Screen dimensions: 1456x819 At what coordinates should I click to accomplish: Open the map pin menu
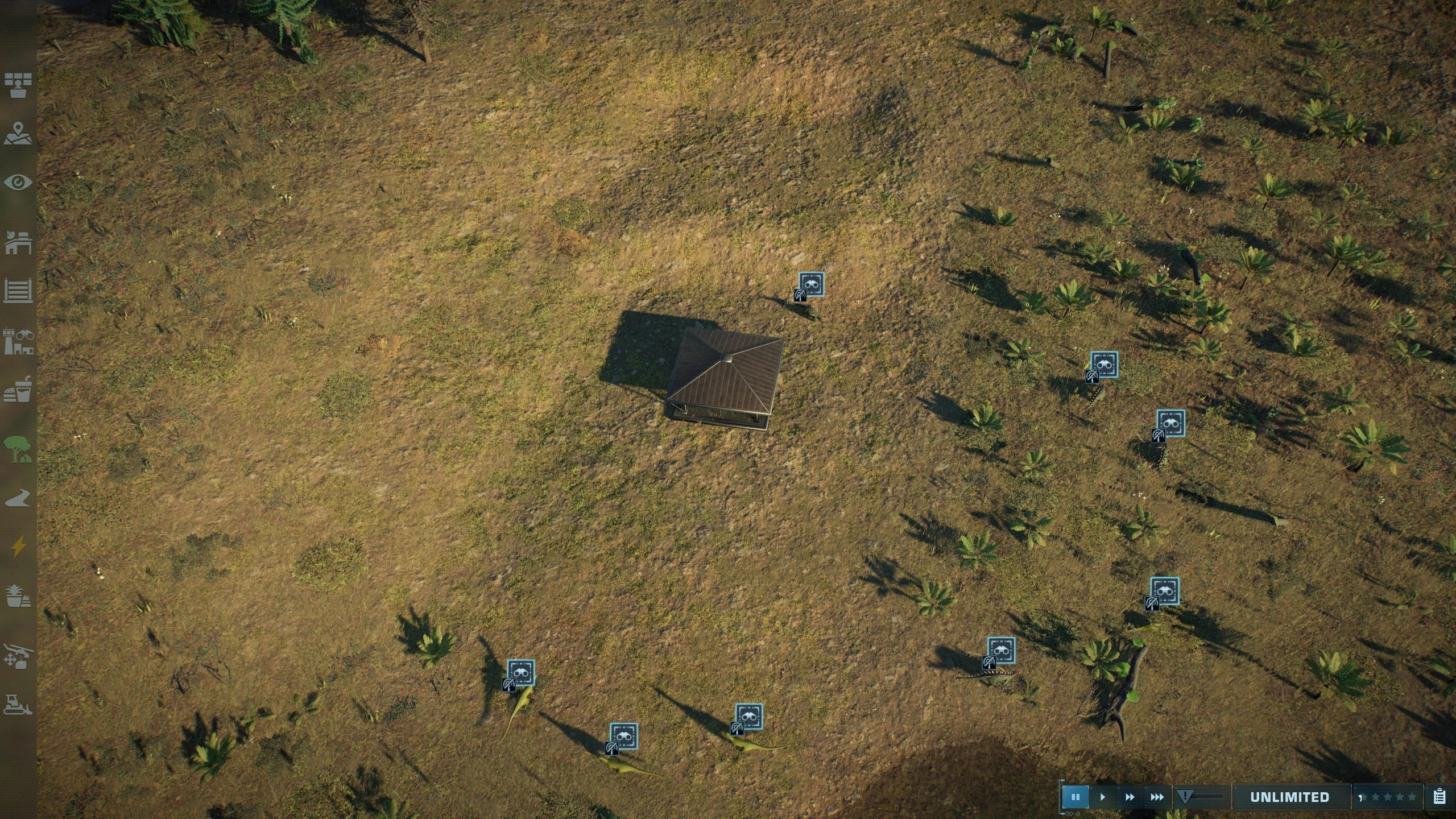(18, 133)
